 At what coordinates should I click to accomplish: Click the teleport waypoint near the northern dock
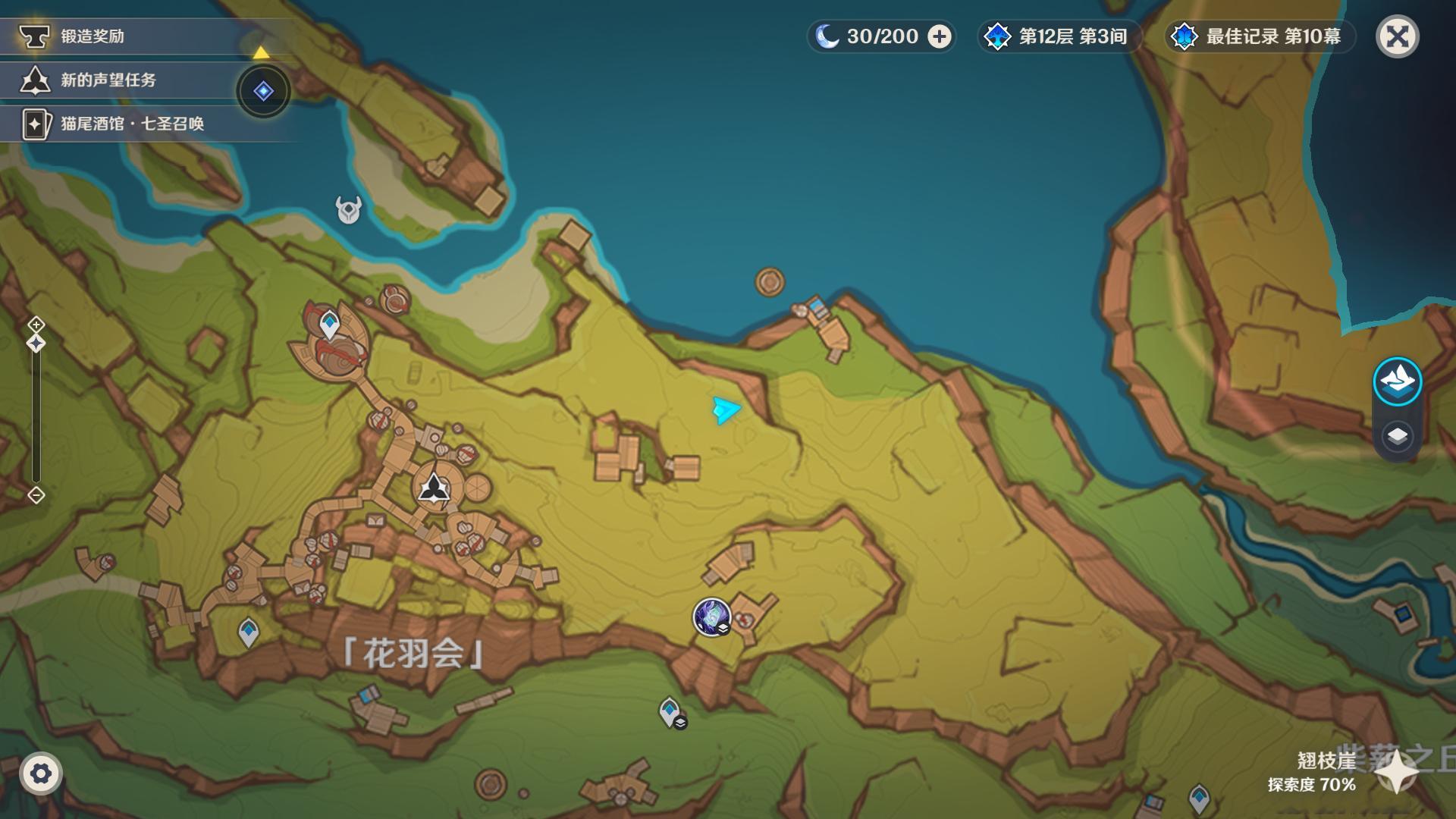coord(329,323)
